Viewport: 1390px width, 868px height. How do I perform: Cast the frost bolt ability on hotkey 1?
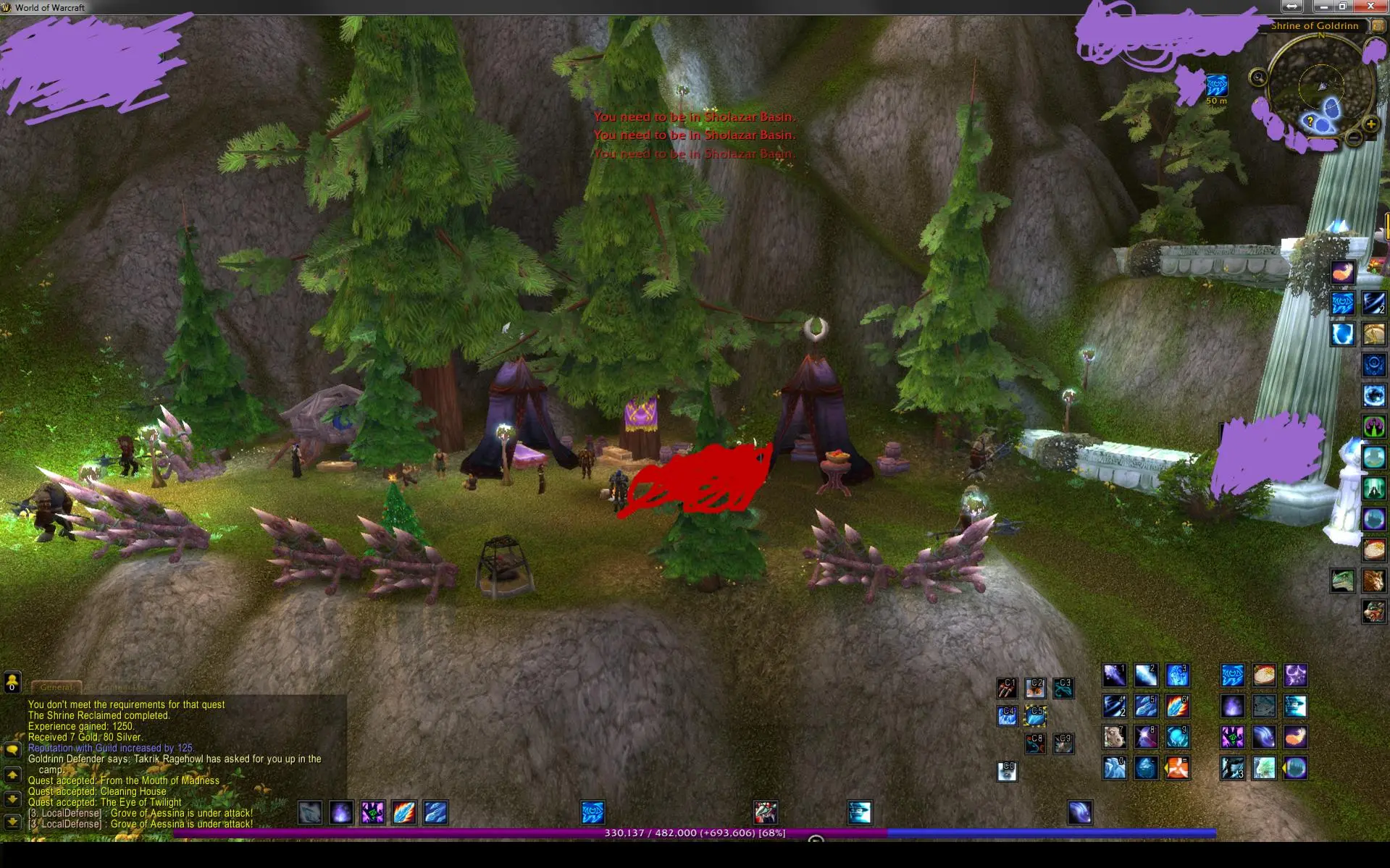pos(1114,675)
